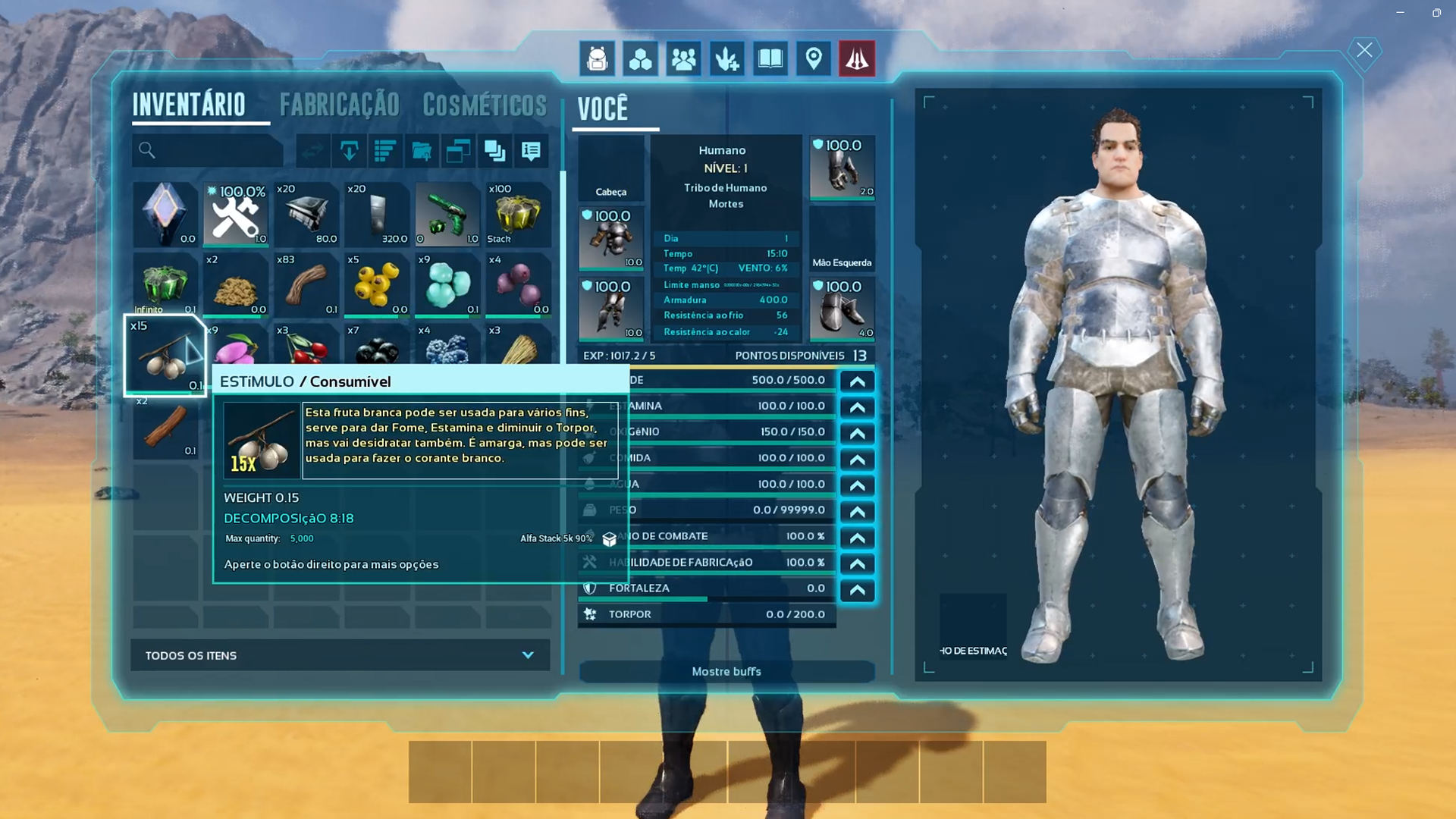Switch to the Fabricação tab
Viewport: 1456px width, 819px height.
[339, 105]
